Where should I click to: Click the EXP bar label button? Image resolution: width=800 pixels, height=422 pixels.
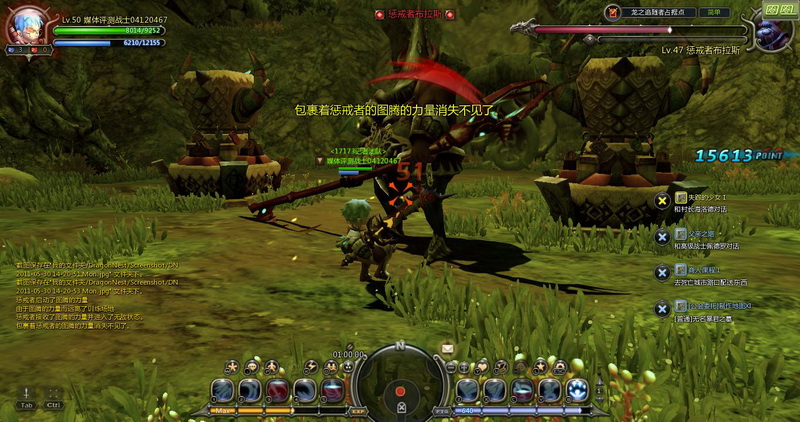point(358,410)
